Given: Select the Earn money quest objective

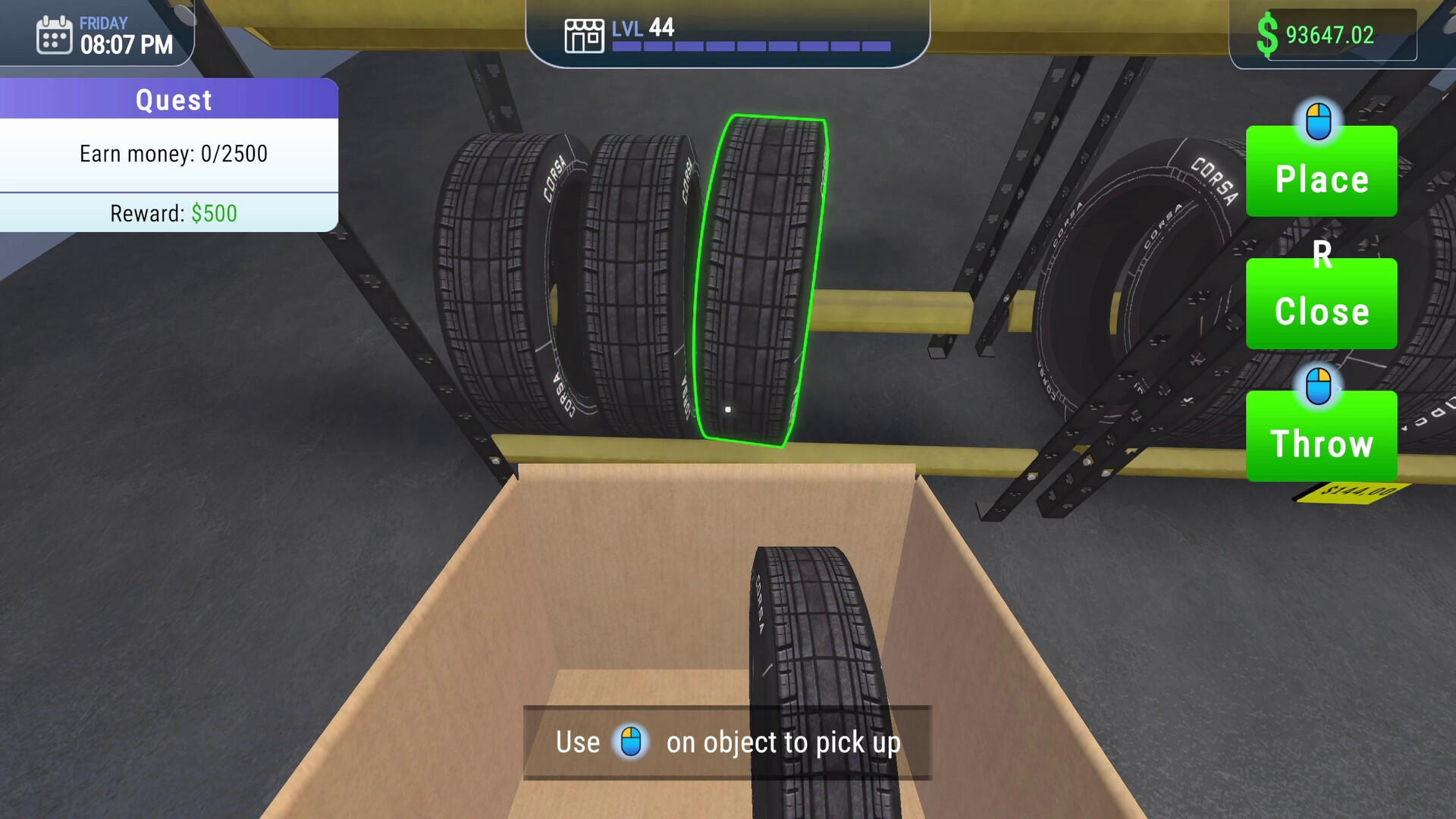Looking at the screenshot, I should click(173, 154).
